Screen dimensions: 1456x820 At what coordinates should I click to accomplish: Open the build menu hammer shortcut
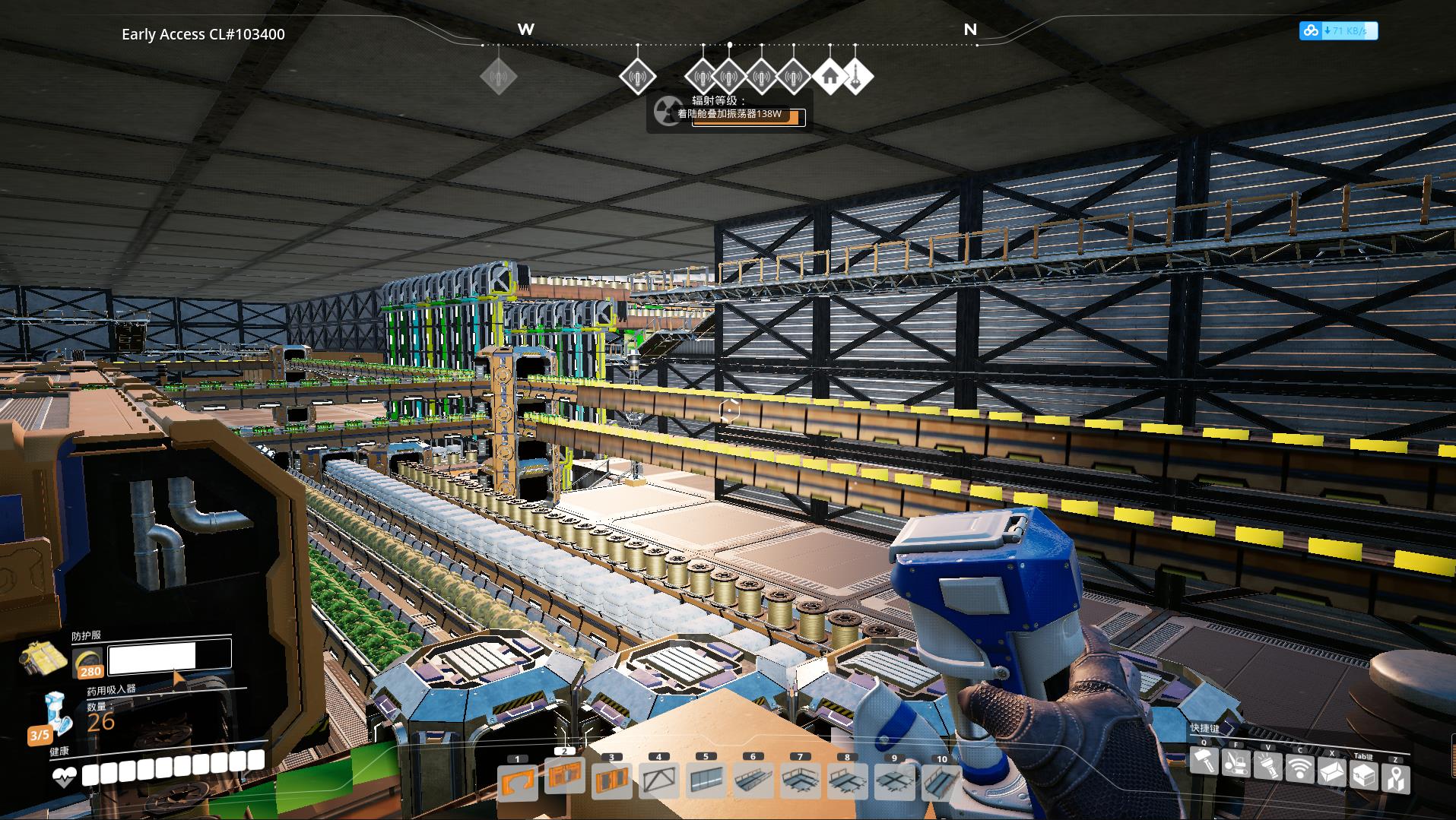click(1204, 762)
